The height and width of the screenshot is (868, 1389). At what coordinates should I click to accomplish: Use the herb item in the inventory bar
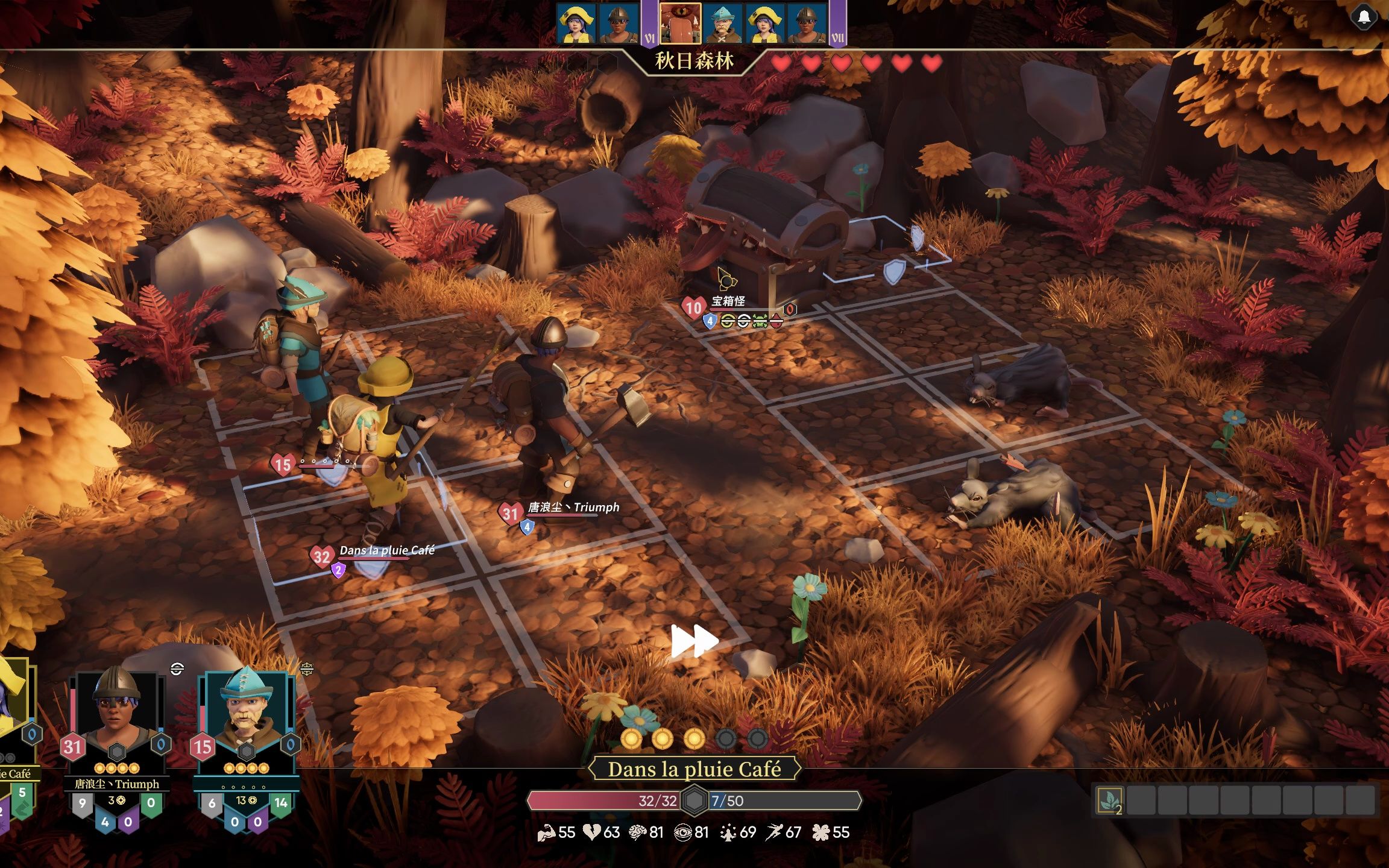[1110, 801]
